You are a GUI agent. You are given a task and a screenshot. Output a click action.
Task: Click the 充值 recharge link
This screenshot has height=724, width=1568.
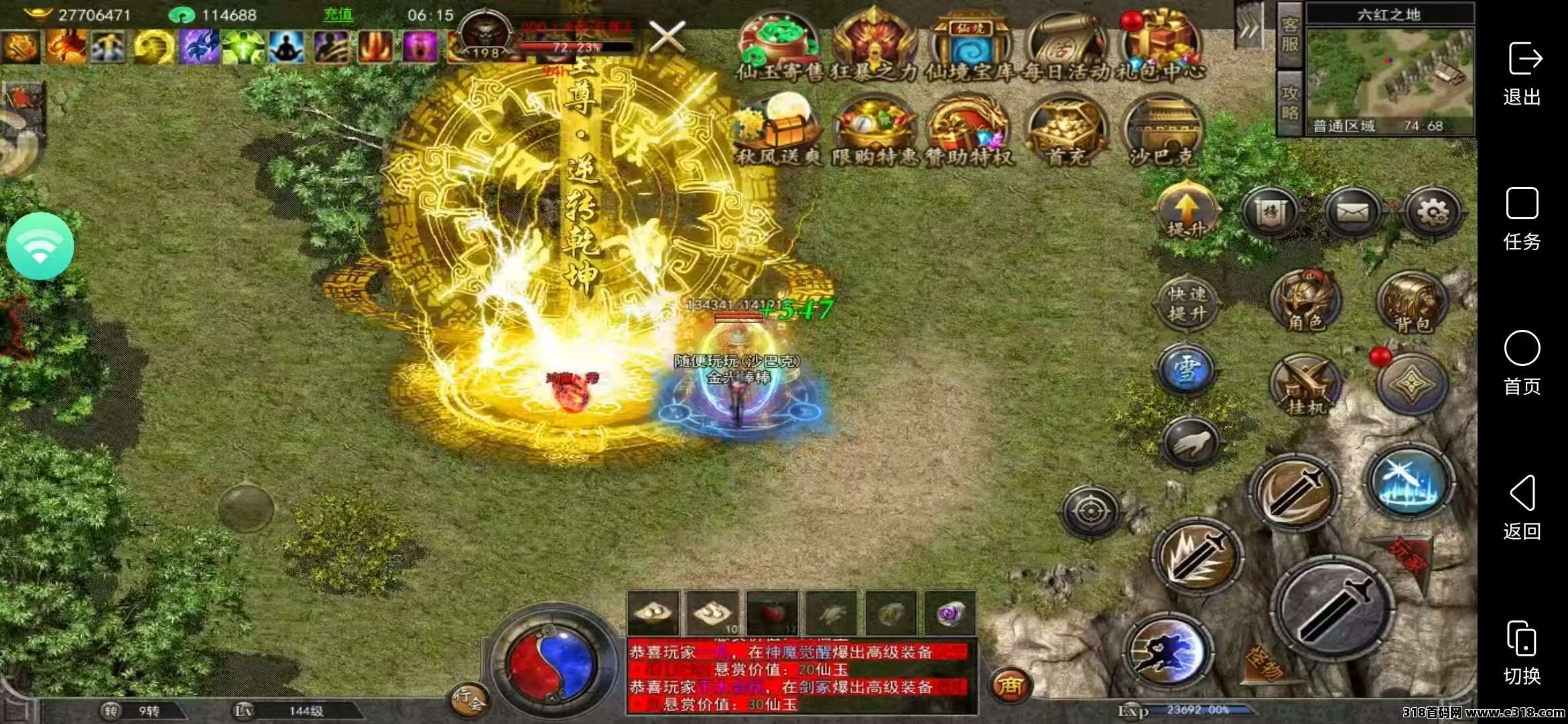tap(338, 15)
